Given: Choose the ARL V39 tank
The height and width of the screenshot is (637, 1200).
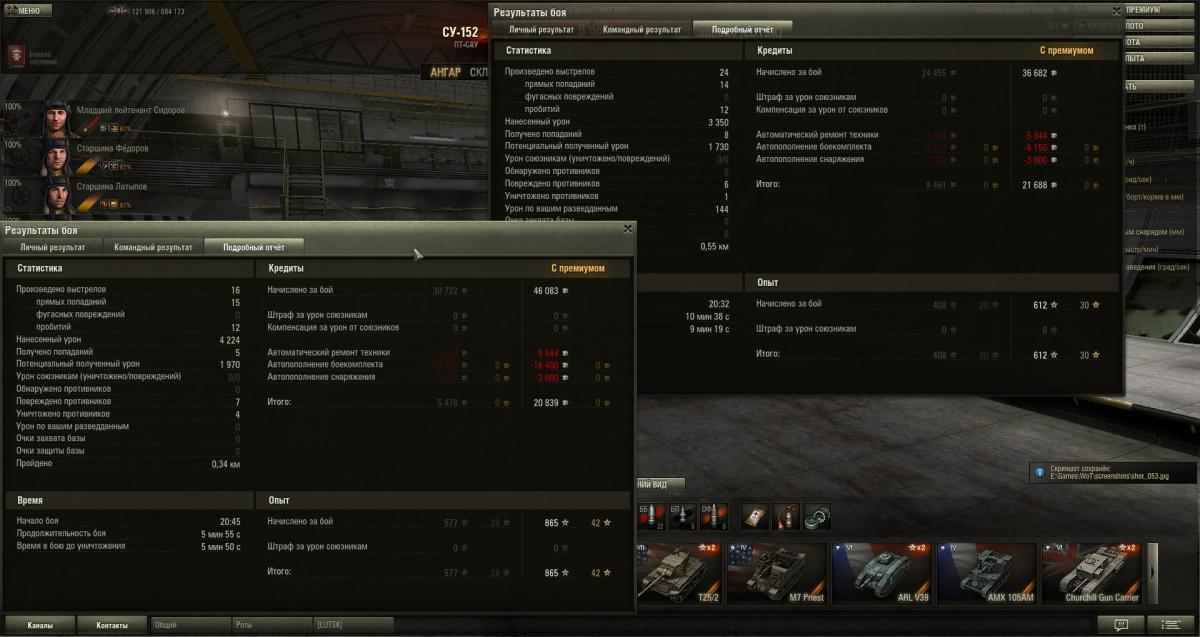Looking at the screenshot, I should [882, 575].
